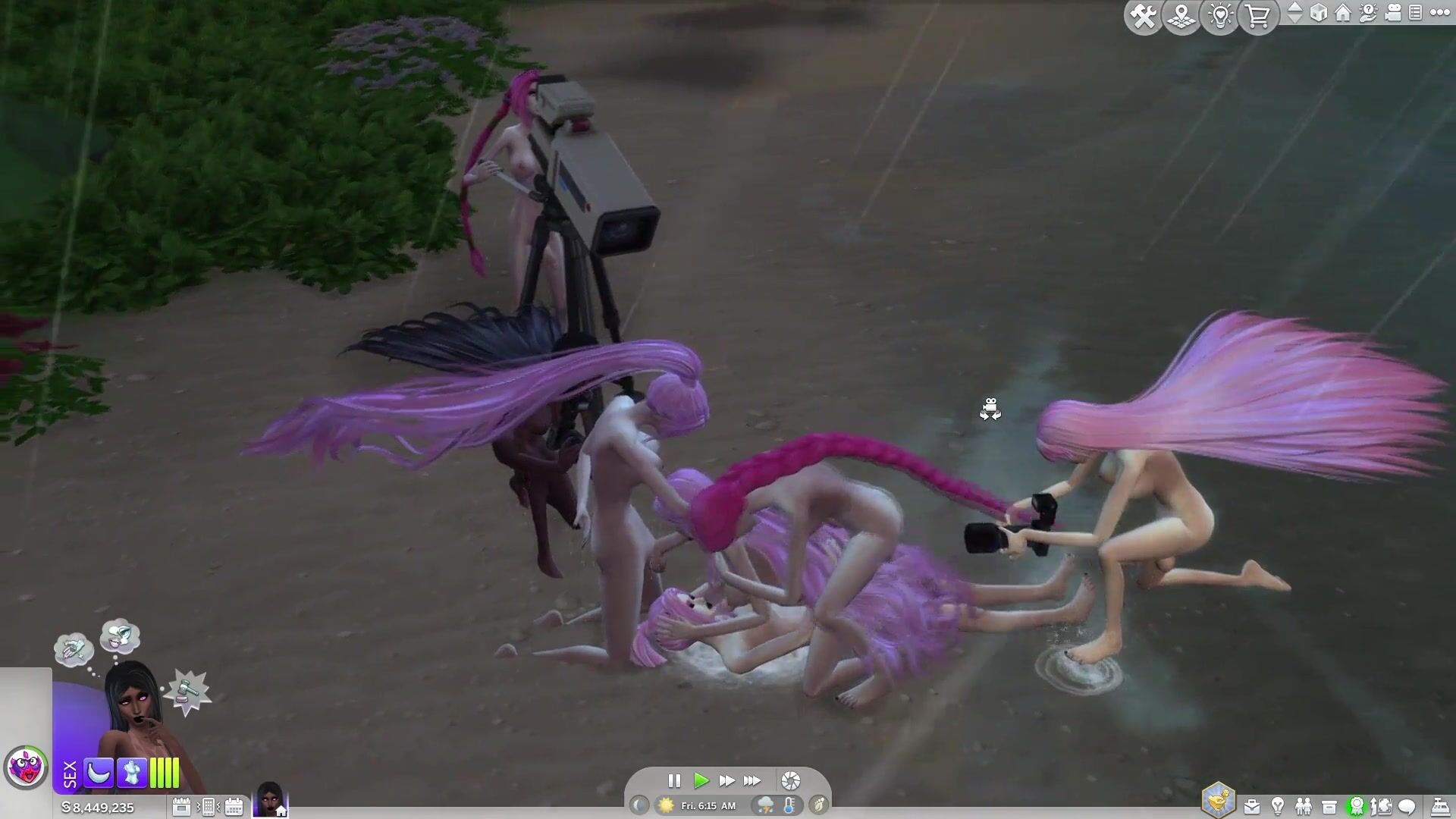The image size is (1456, 819).
Task: Select the active Sim household portrait
Action: coord(270,800)
